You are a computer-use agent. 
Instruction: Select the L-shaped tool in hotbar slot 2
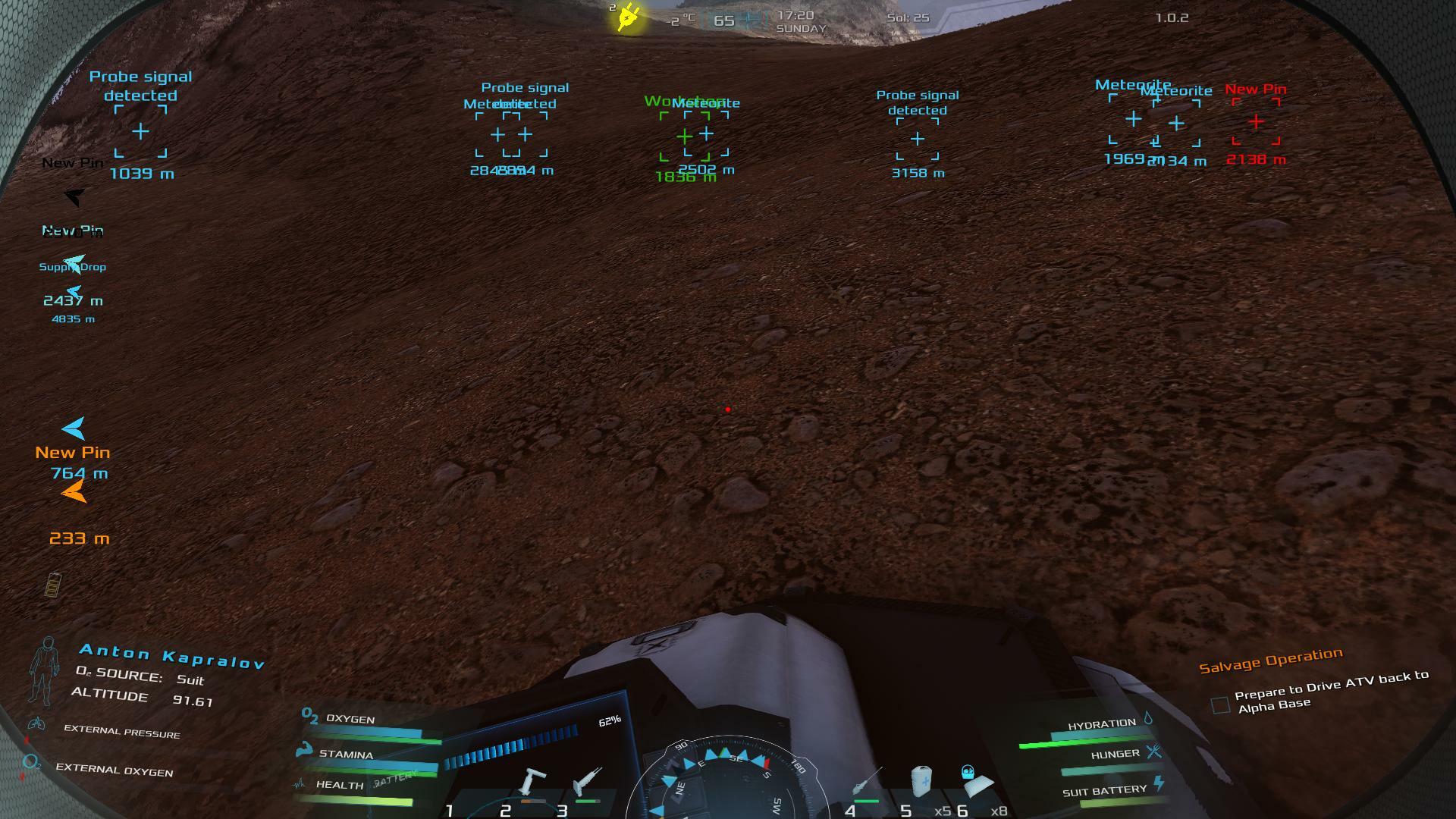[x=531, y=783]
